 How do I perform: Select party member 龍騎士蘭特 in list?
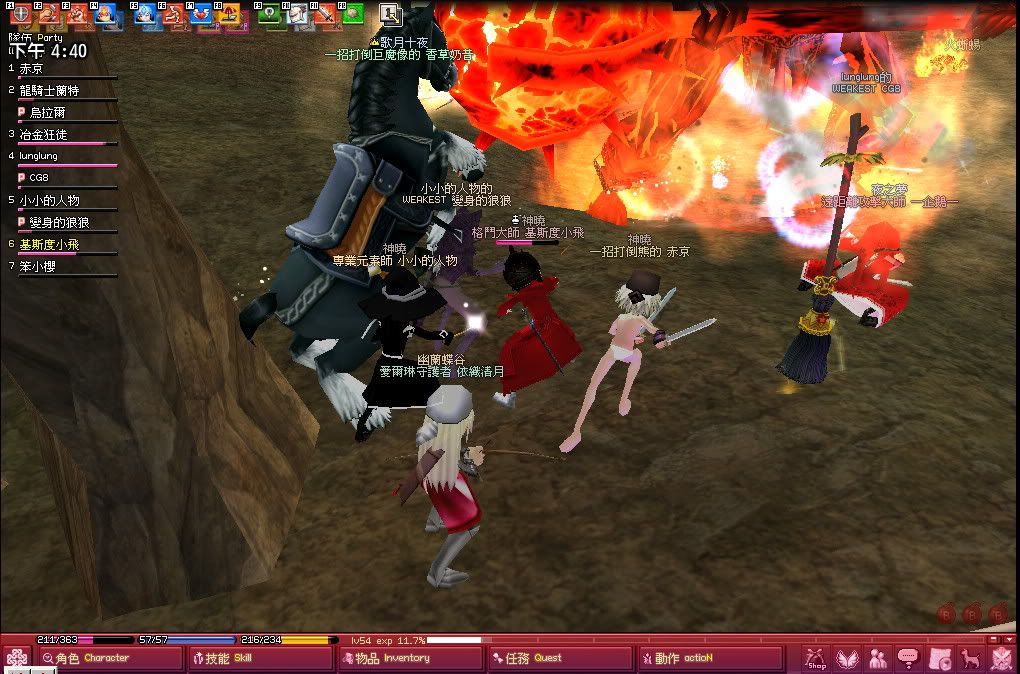click(x=49, y=91)
